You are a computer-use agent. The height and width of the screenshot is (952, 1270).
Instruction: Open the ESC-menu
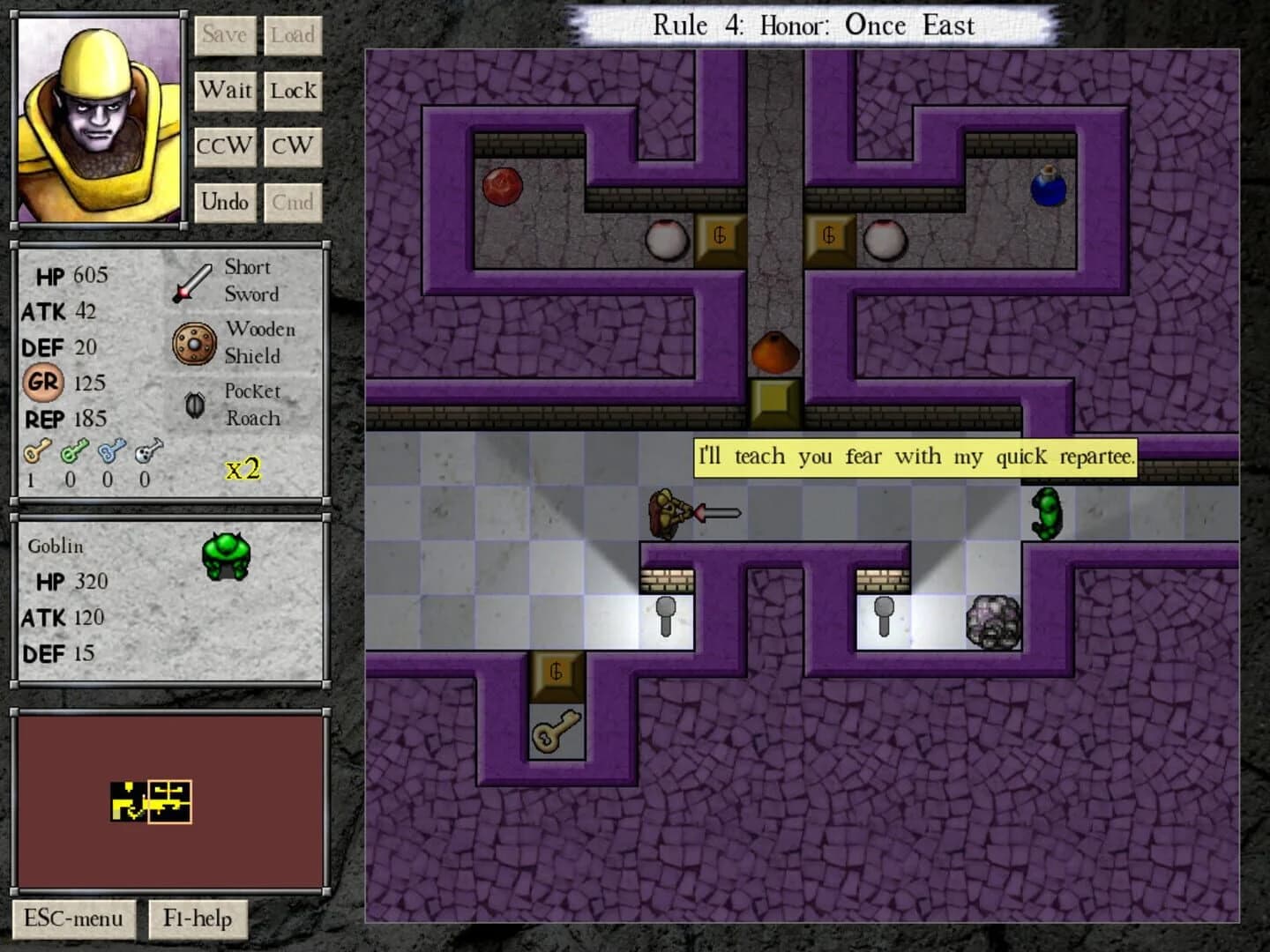click(x=73, y=919)
